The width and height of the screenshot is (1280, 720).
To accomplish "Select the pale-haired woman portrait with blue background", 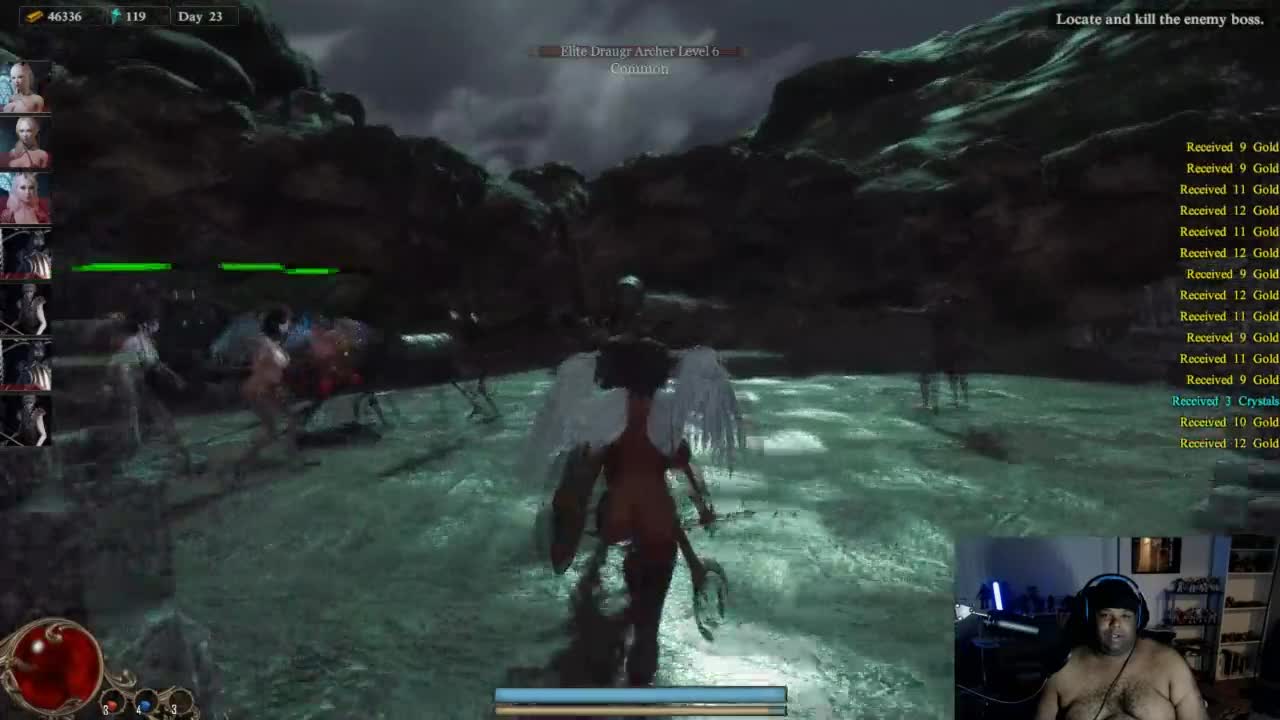I will point(25,88).
